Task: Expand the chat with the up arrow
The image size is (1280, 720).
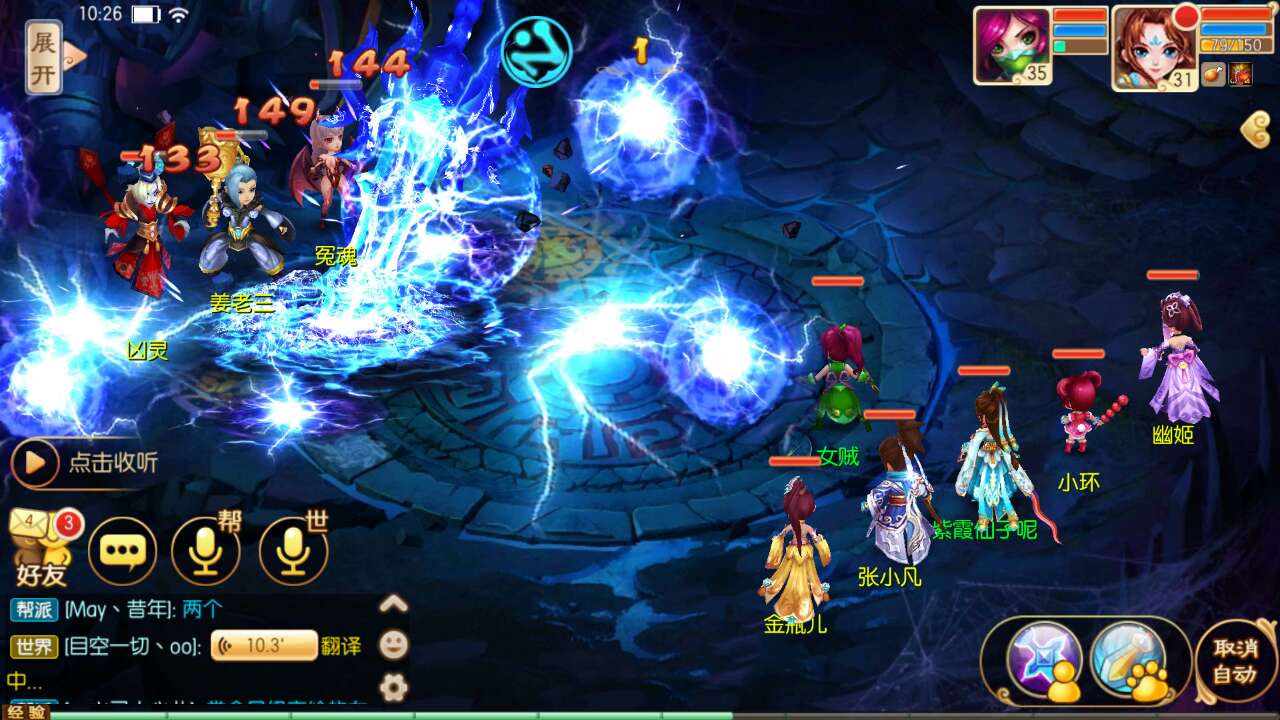Action: (394, 603)
